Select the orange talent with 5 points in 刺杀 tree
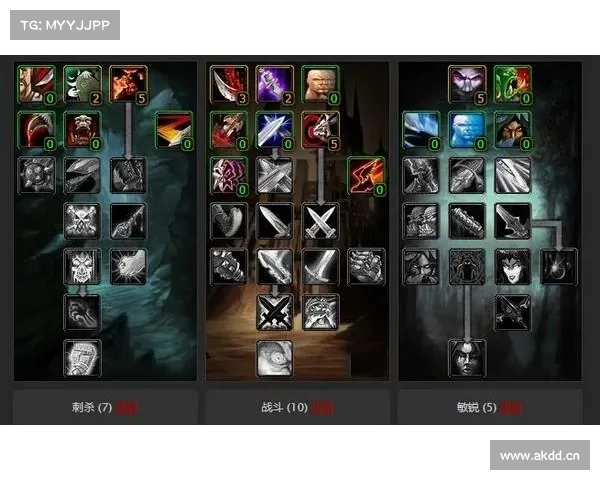This screenshot has width=600, height=480. click(x=128, y=85)
